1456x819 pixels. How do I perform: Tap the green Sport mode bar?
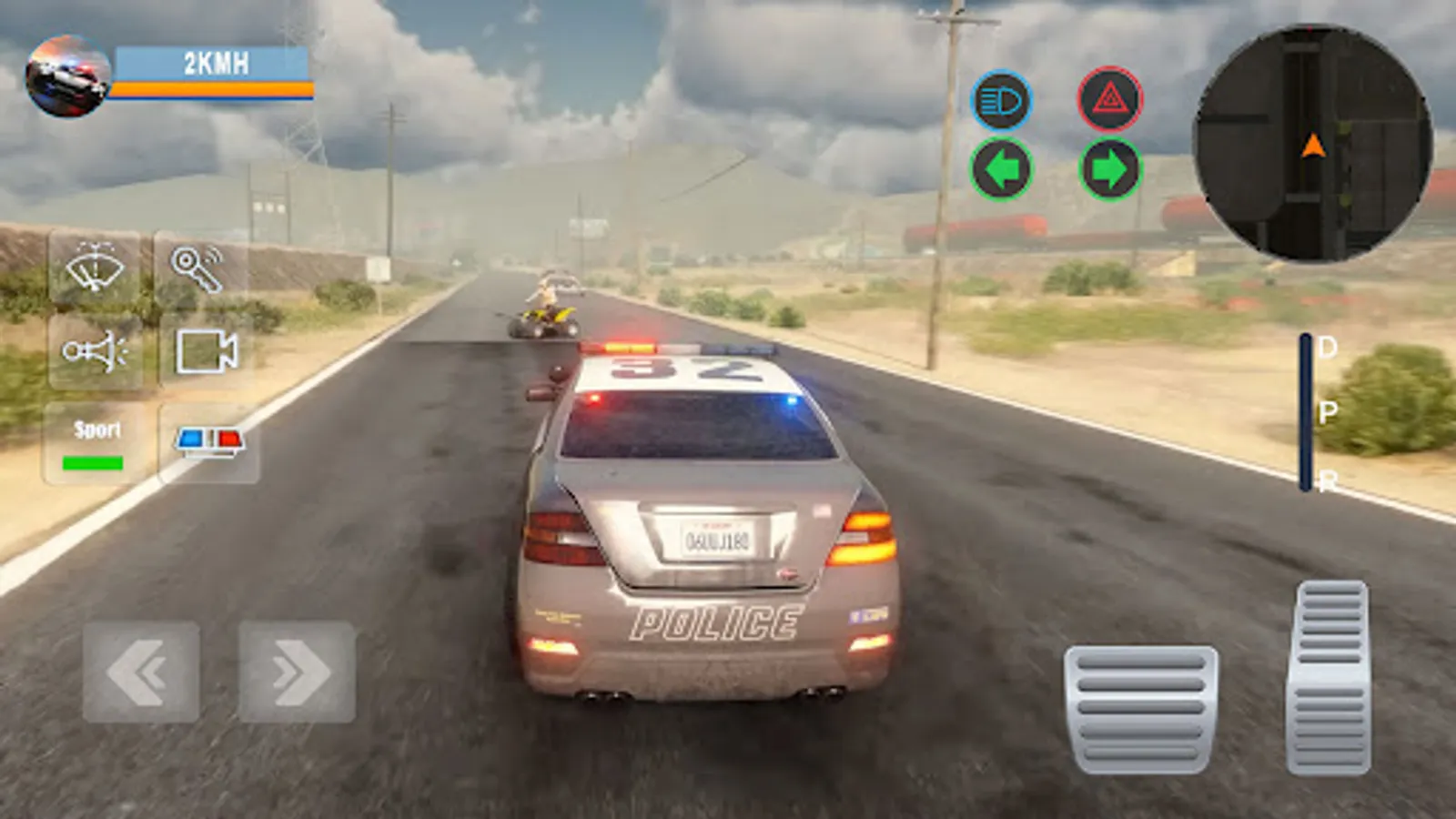96,461
